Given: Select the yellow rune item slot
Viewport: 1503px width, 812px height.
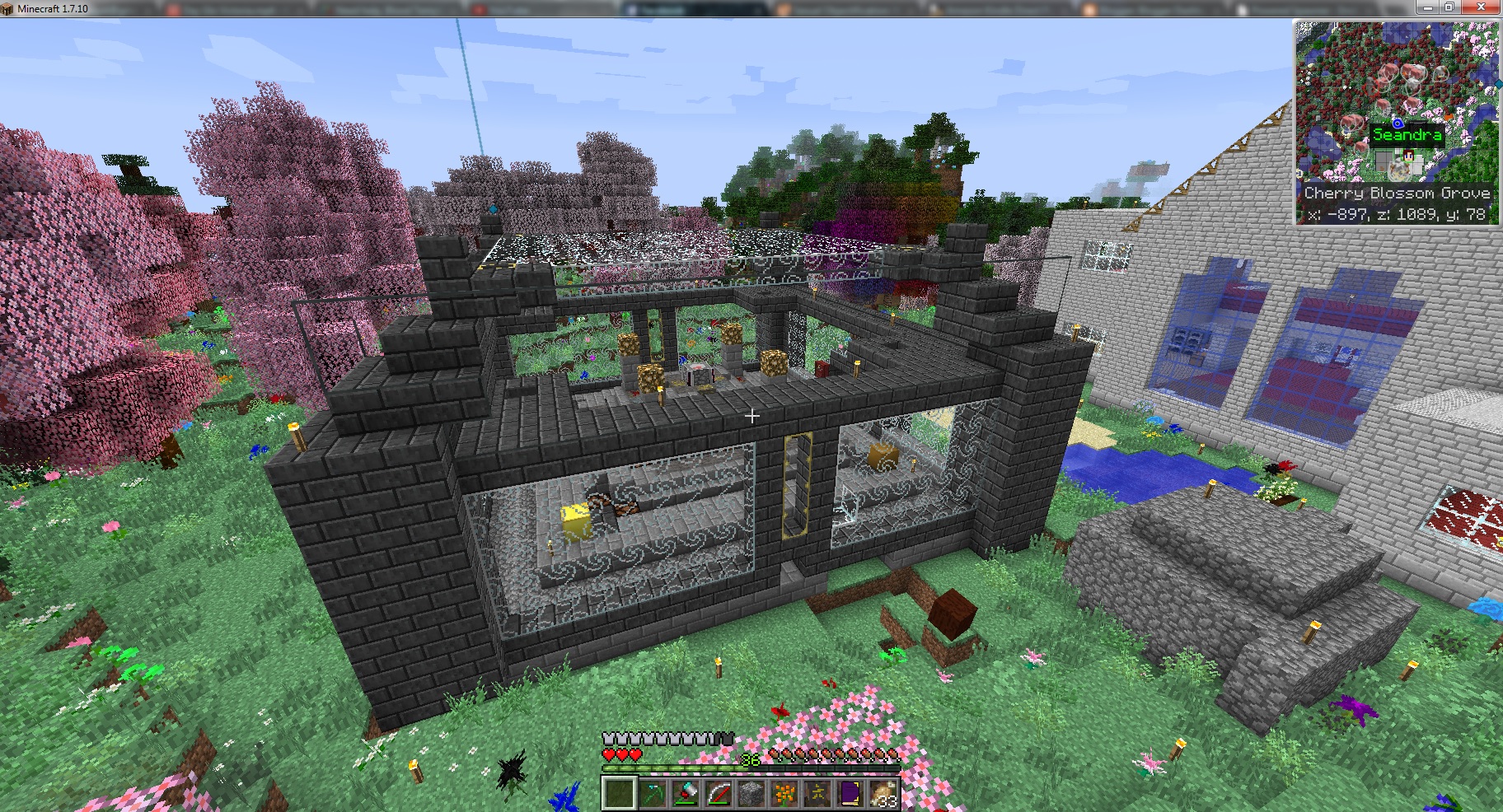Looking at the screenshot, I should (817, 794).
